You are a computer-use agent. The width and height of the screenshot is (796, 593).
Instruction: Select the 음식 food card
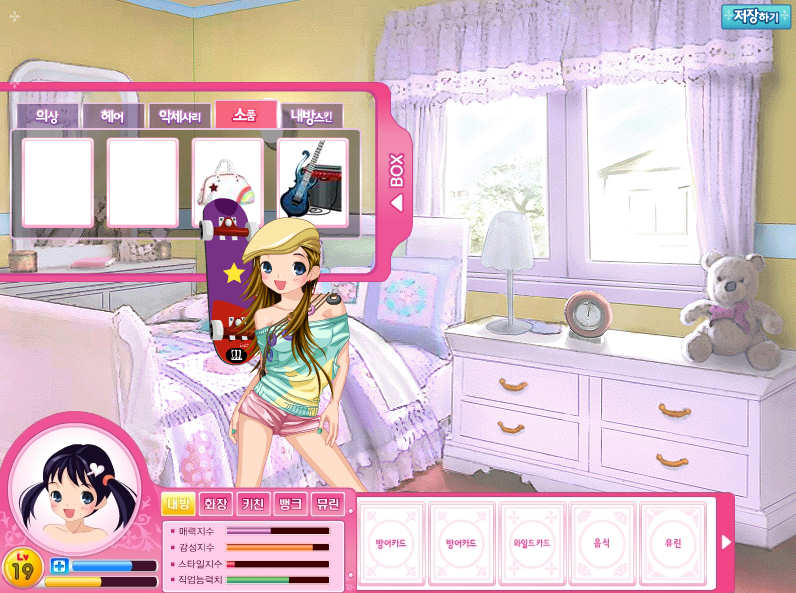click(602, 543)
